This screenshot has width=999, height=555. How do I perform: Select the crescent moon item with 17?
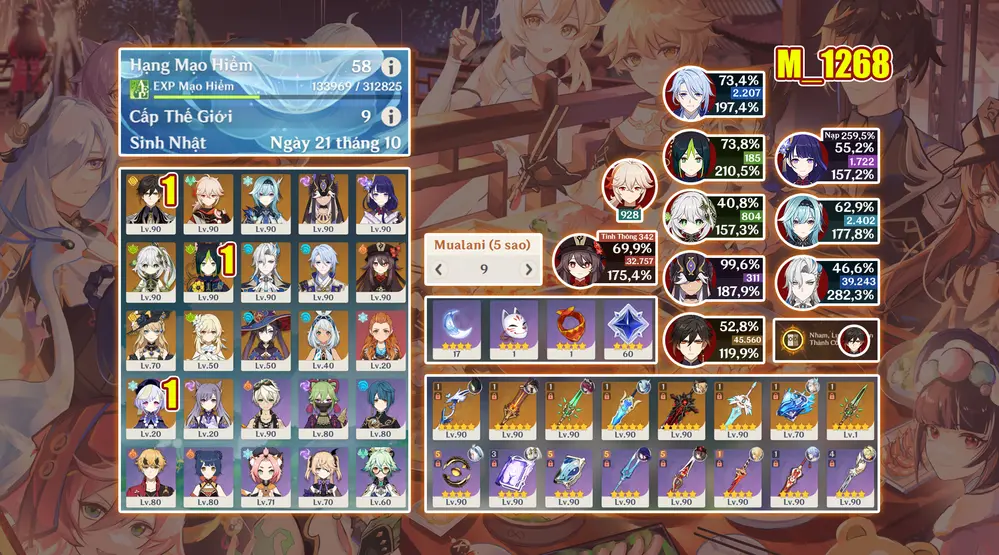[454, 327]
